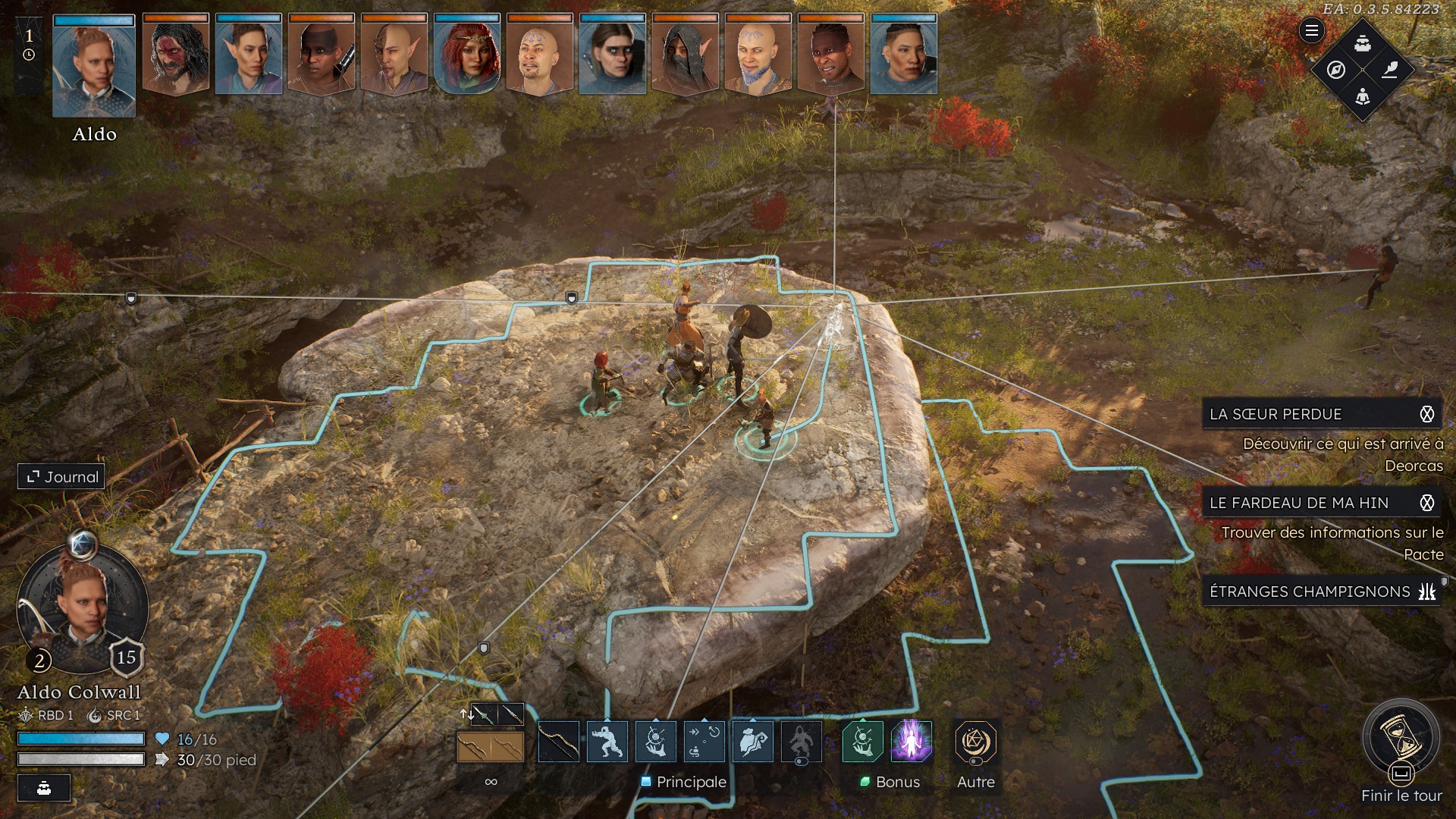
Task: Activate the green bonus spell action
Action: (x=863, y=741)
